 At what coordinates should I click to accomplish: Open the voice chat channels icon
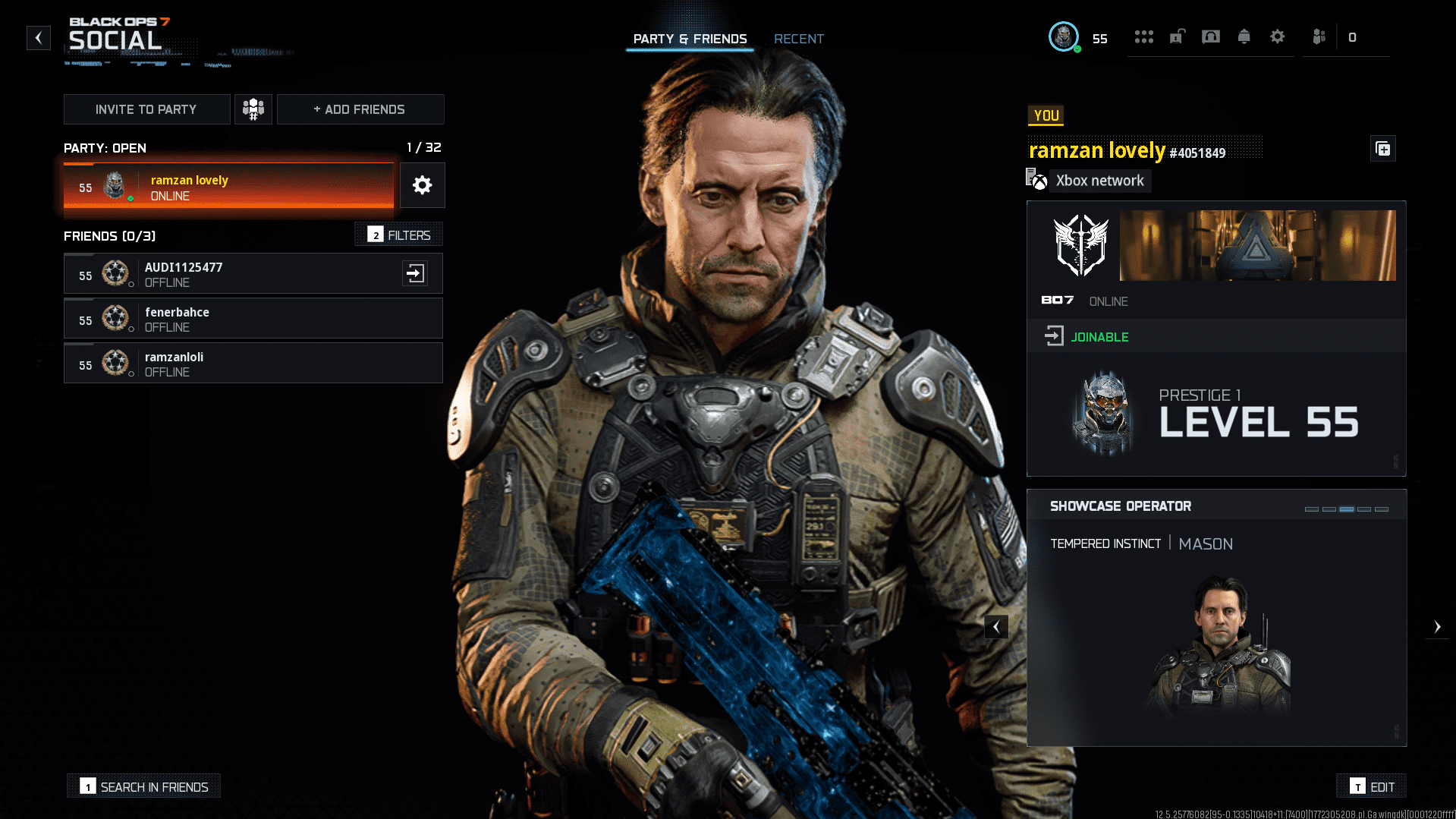pos(1211,36)
